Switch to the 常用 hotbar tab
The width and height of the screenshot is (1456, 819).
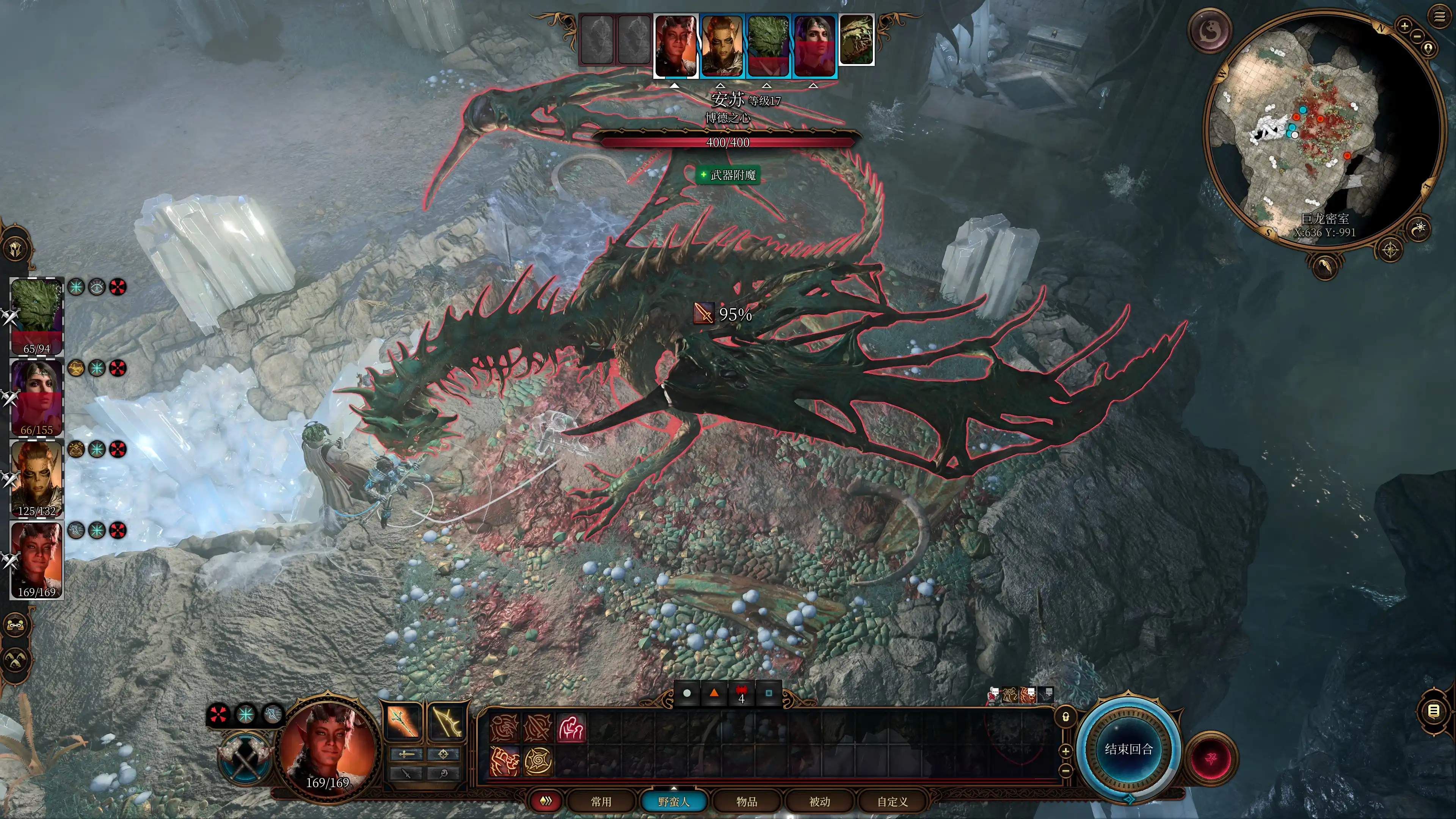point(601,802)
